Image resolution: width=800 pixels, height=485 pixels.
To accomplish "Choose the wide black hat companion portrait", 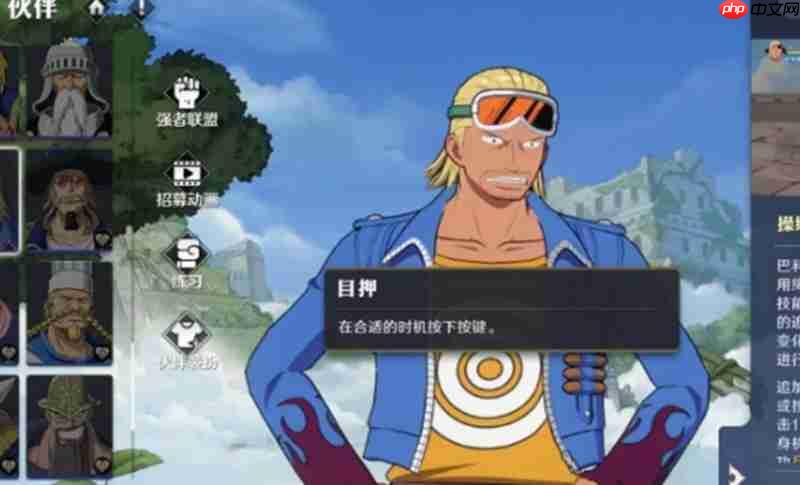I will 69,200.
